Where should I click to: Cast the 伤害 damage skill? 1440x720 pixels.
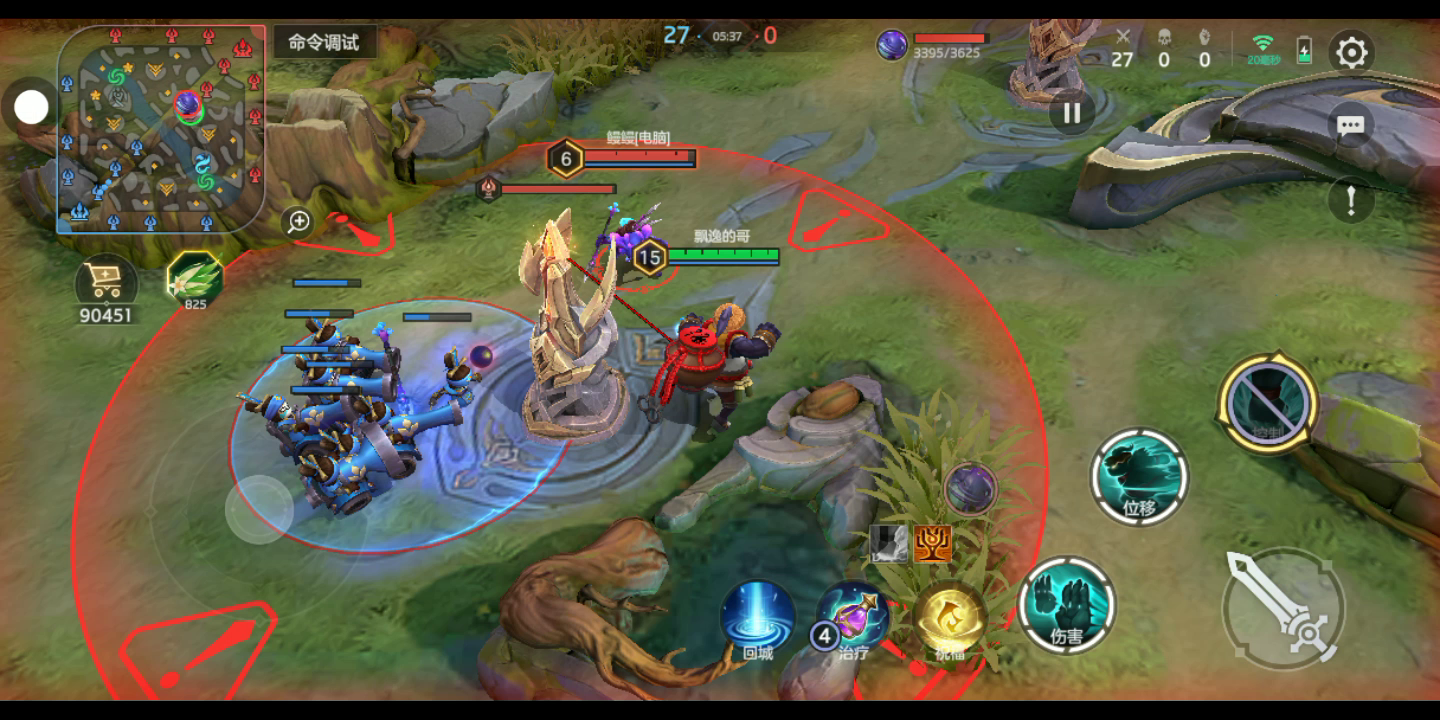(1066, 605)
